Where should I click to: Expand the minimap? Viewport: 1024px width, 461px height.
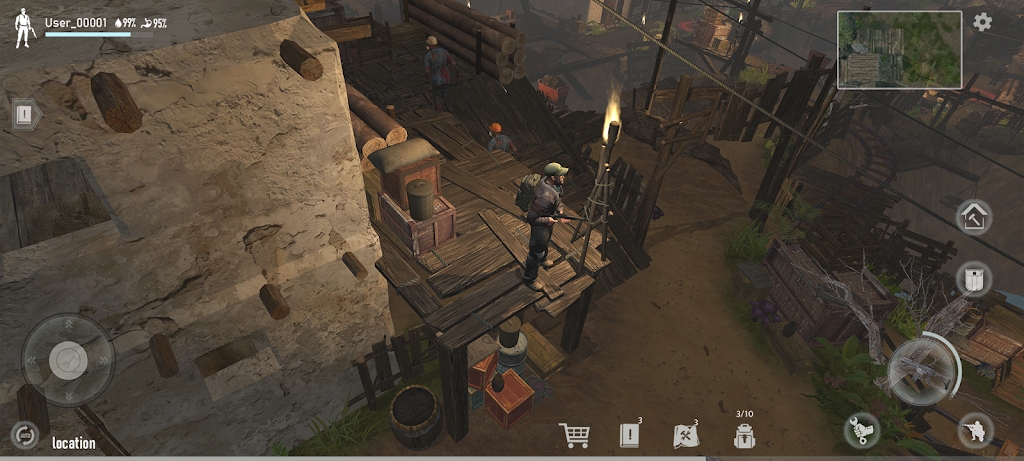tap(899, 50)
